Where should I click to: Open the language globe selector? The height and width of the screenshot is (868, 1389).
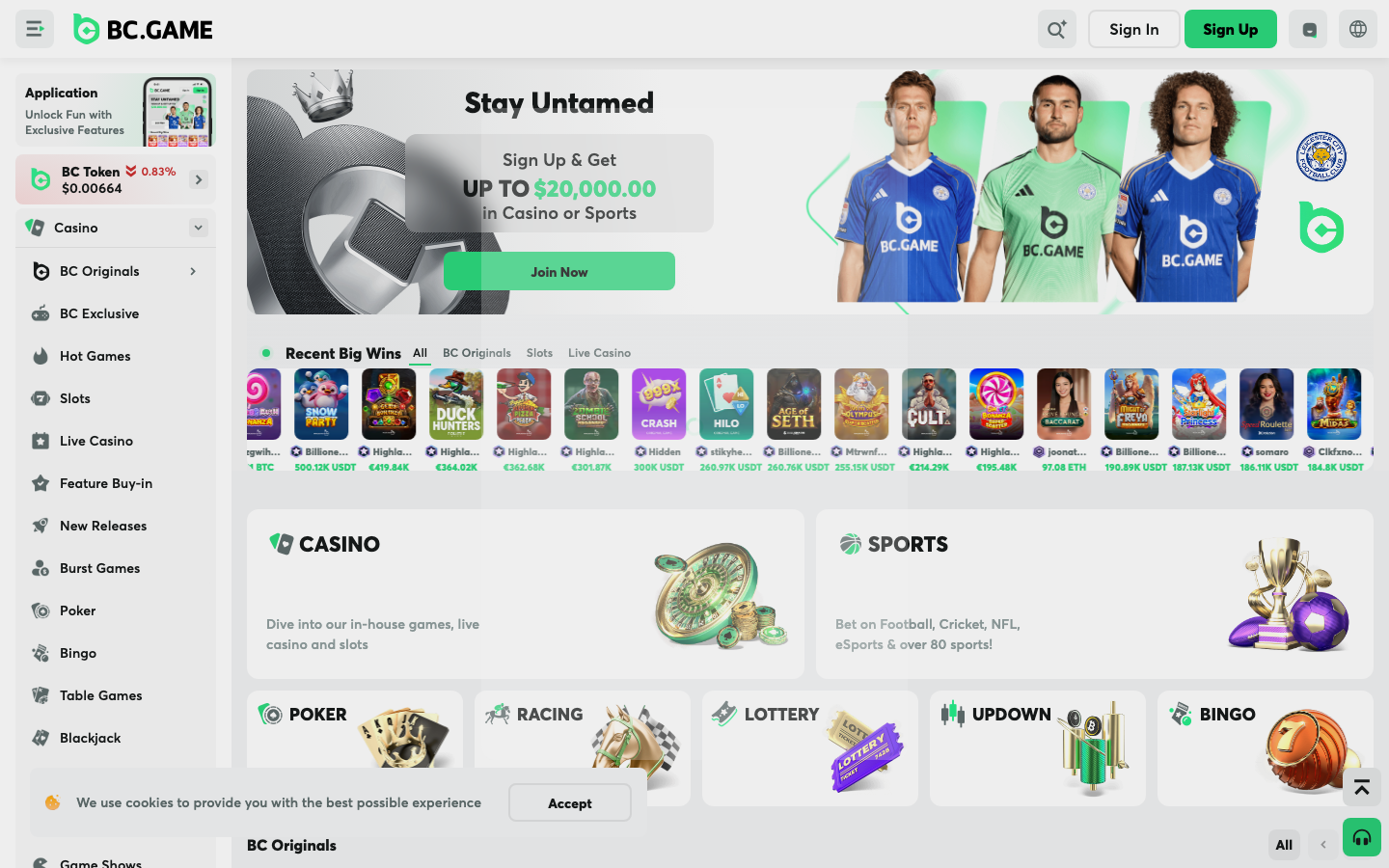(1358, 29)
